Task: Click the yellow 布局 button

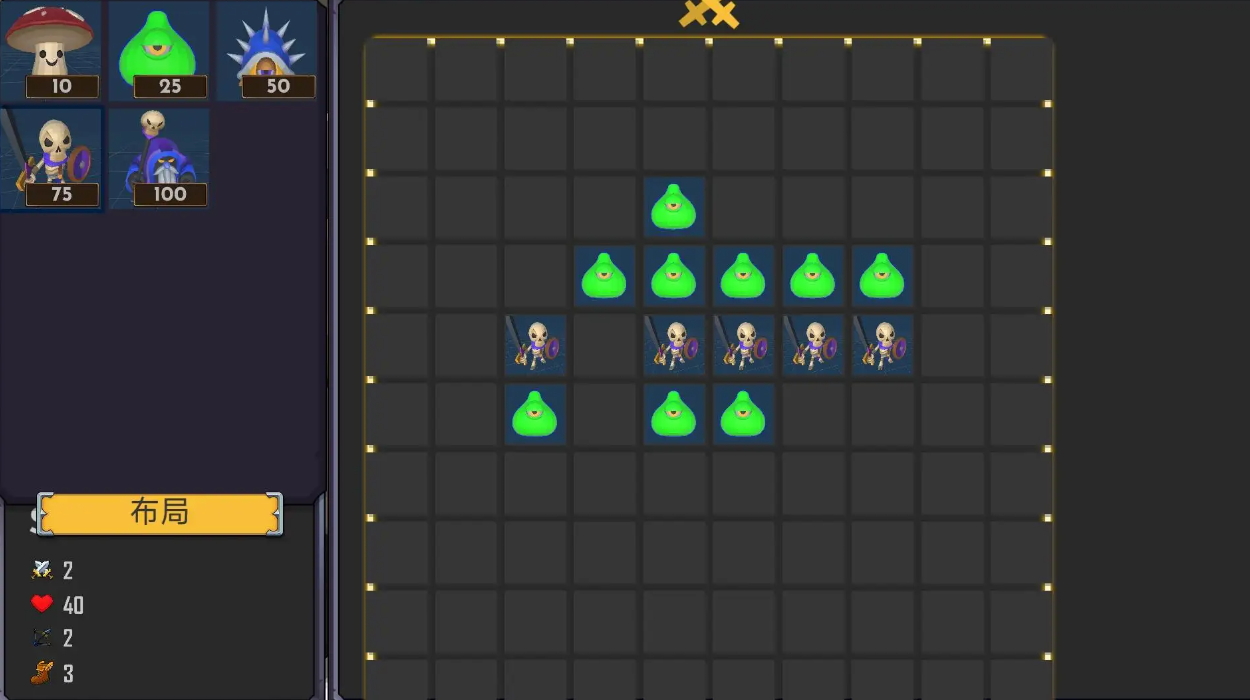Action: tap(160, 513)
